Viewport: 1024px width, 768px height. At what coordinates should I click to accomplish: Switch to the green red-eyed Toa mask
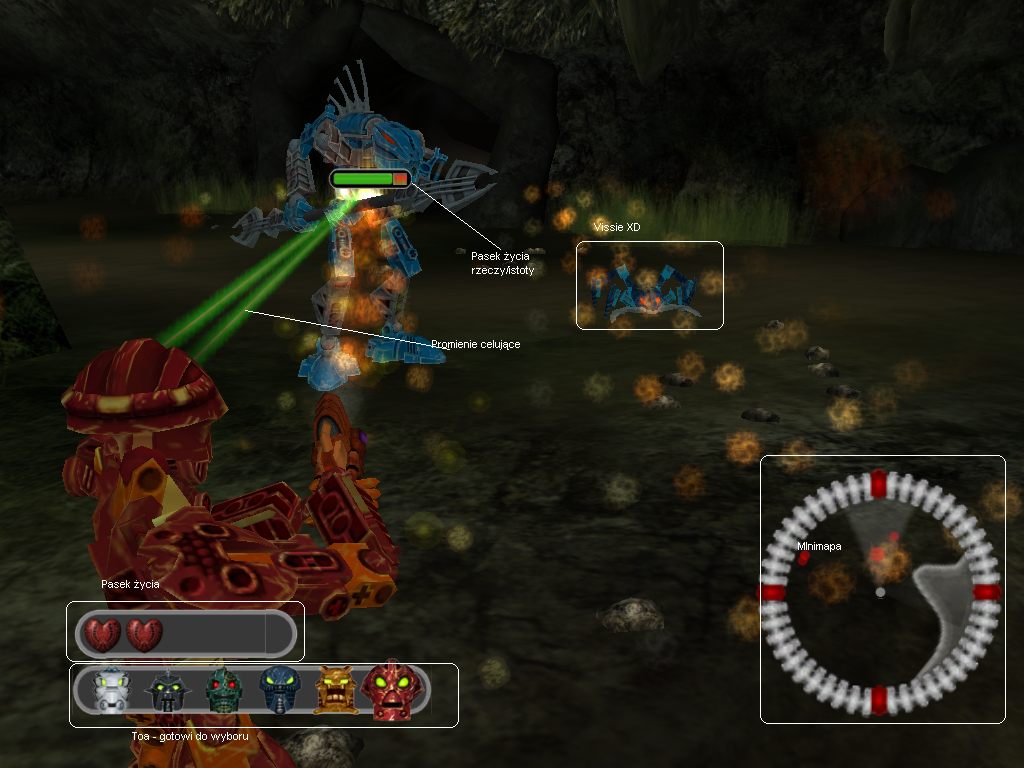click(x=224, y=690)
